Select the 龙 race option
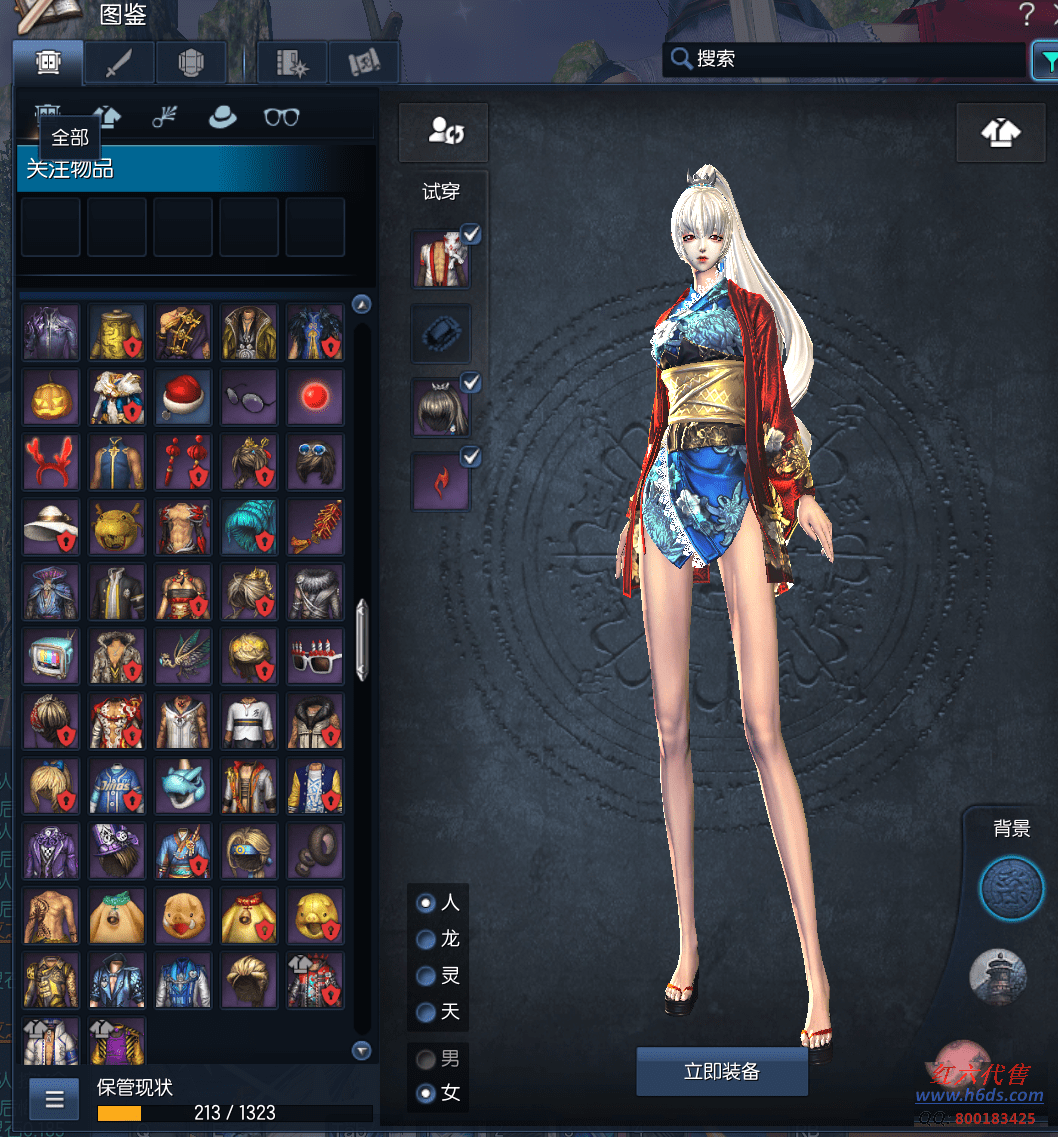Screen dimensions: 1058x1137 point(427,939)
